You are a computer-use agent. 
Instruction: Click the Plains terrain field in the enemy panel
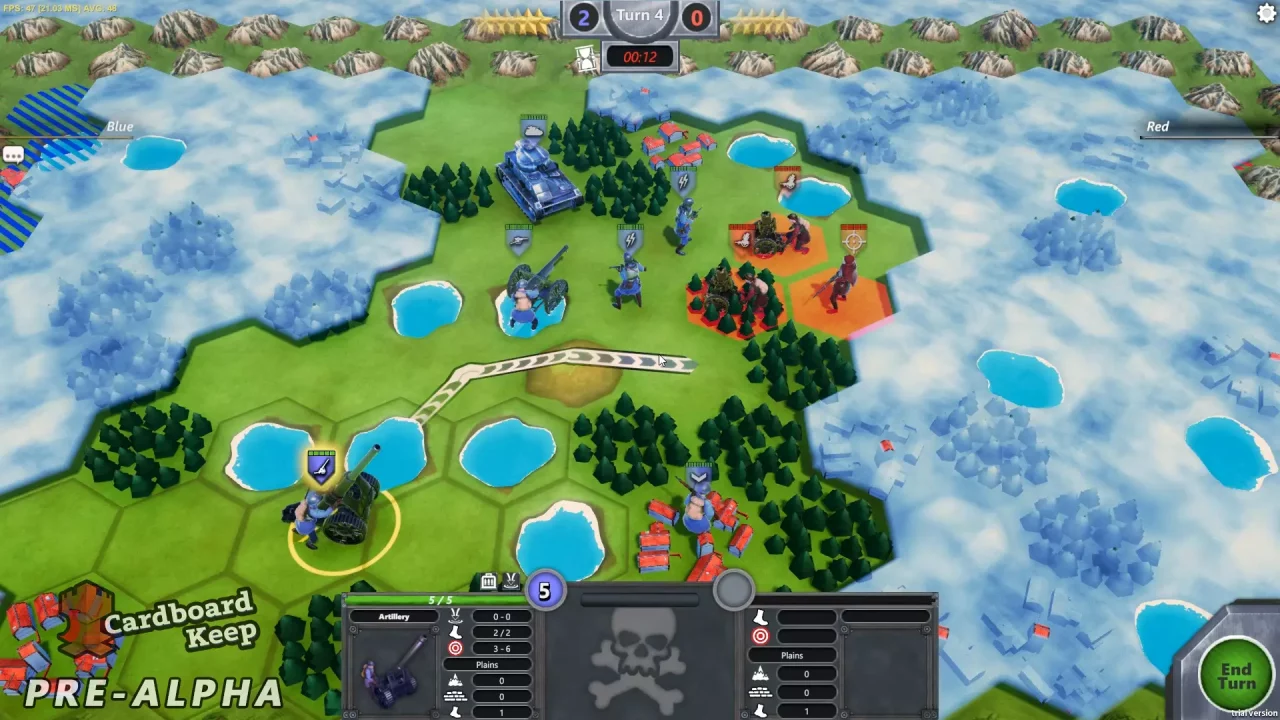(791, 655)
